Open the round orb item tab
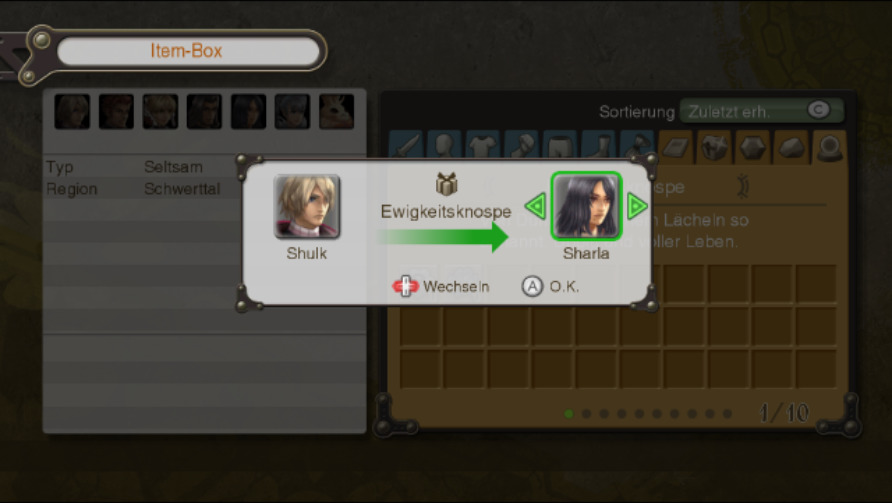This screenshot has height=503, width=892. pyautogui.click(x=829, y=148)
